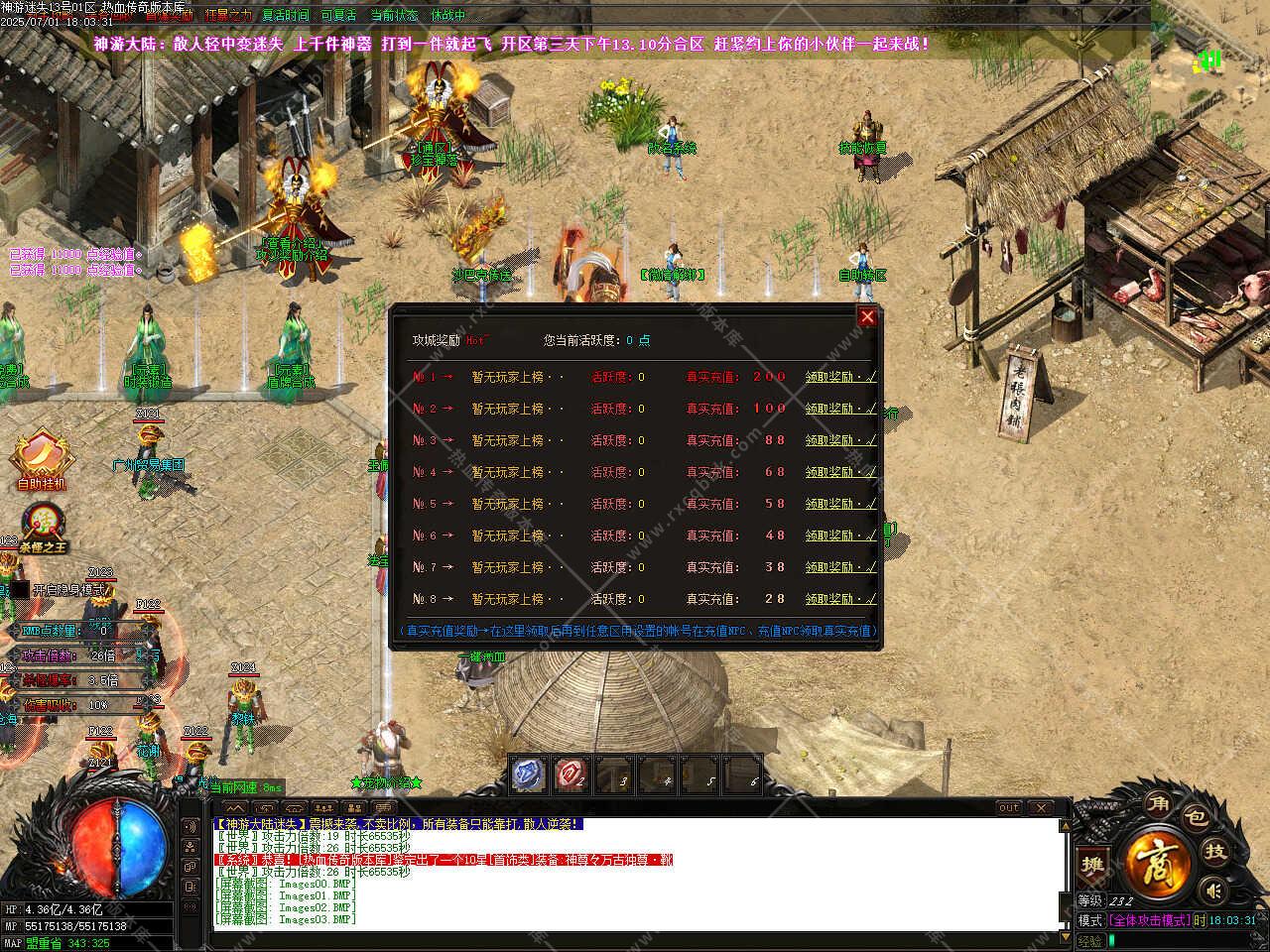
Task: Use the blue item in hotbar slot 1
Action: [530, 773]
